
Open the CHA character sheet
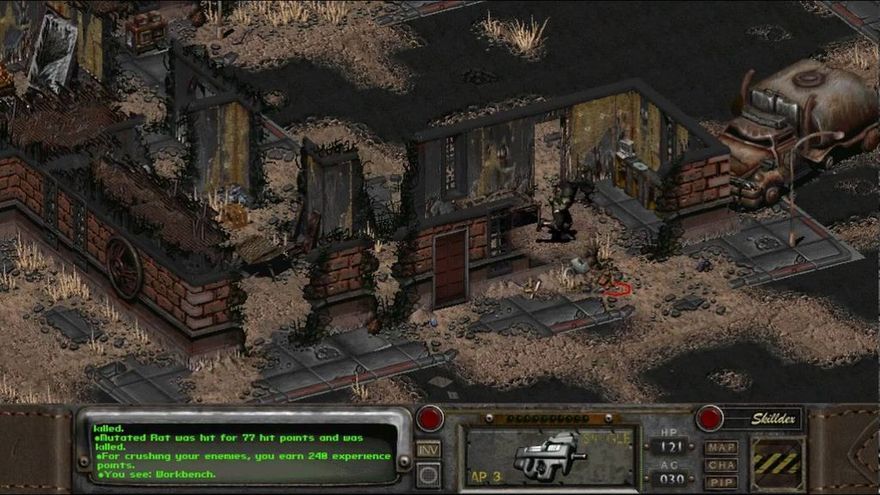click(x=721, y=465)
